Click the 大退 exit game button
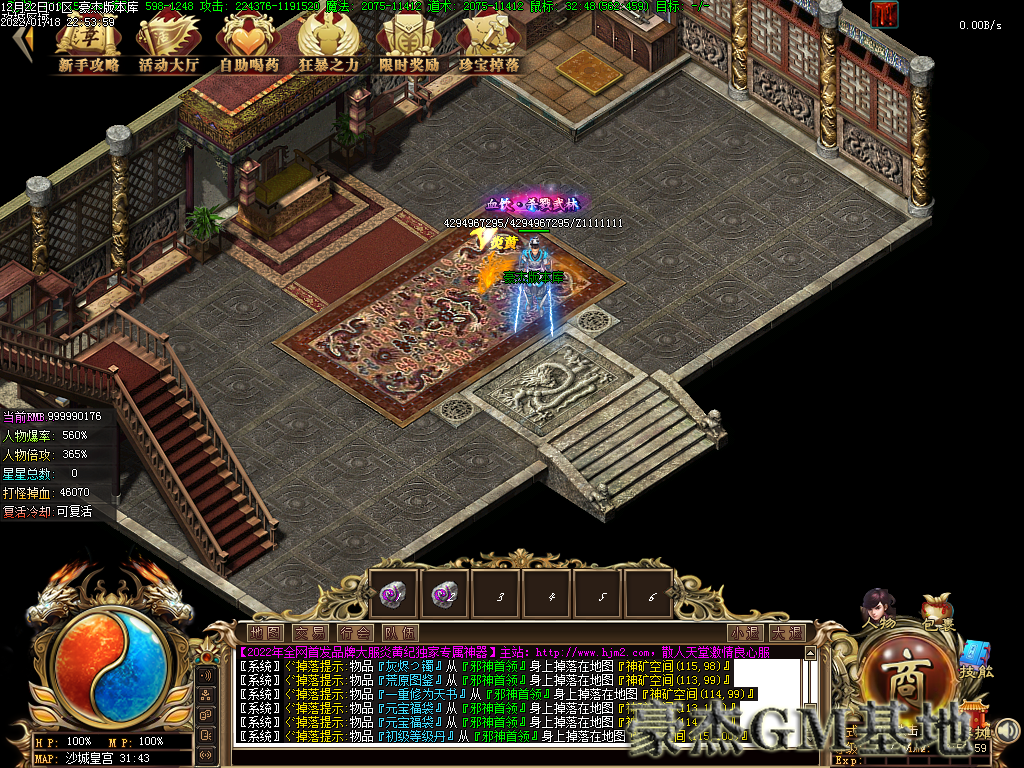 tap(786, 633)
